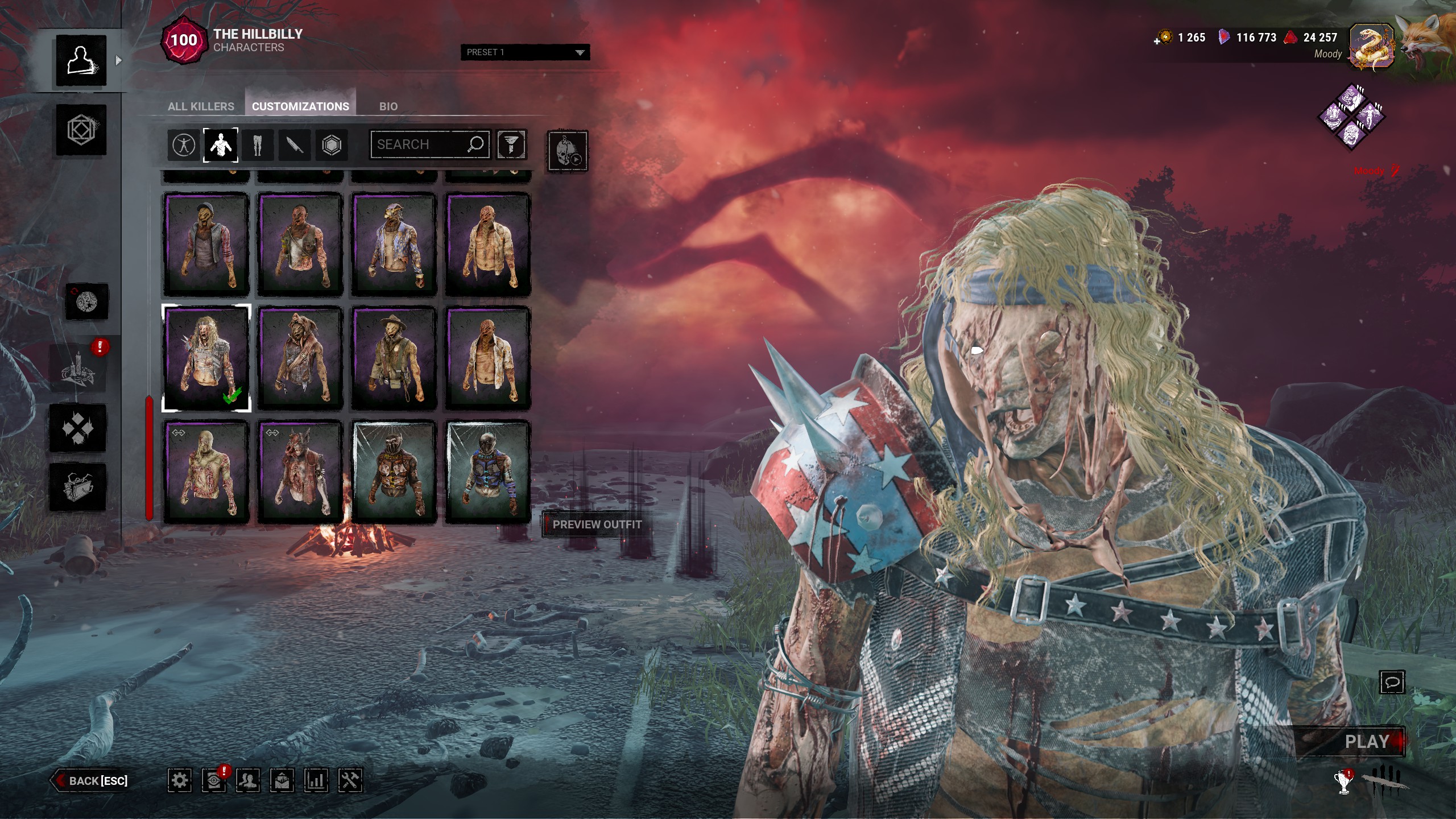The image size is (1456, 819).
Task: Select the weapon cosmetic category
Action: click(294, 145)
